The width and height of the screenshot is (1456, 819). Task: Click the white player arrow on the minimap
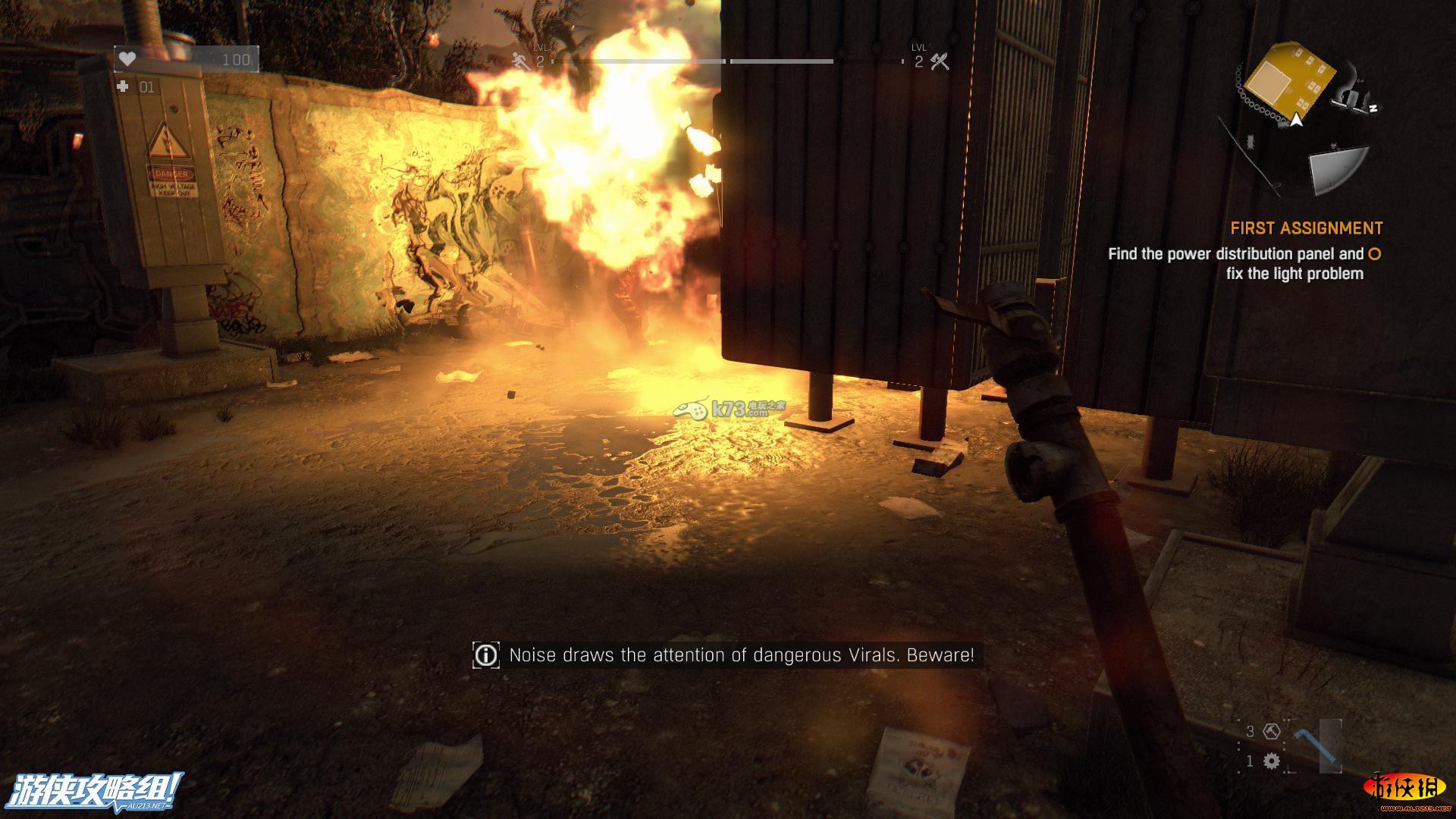(1297, 120)
